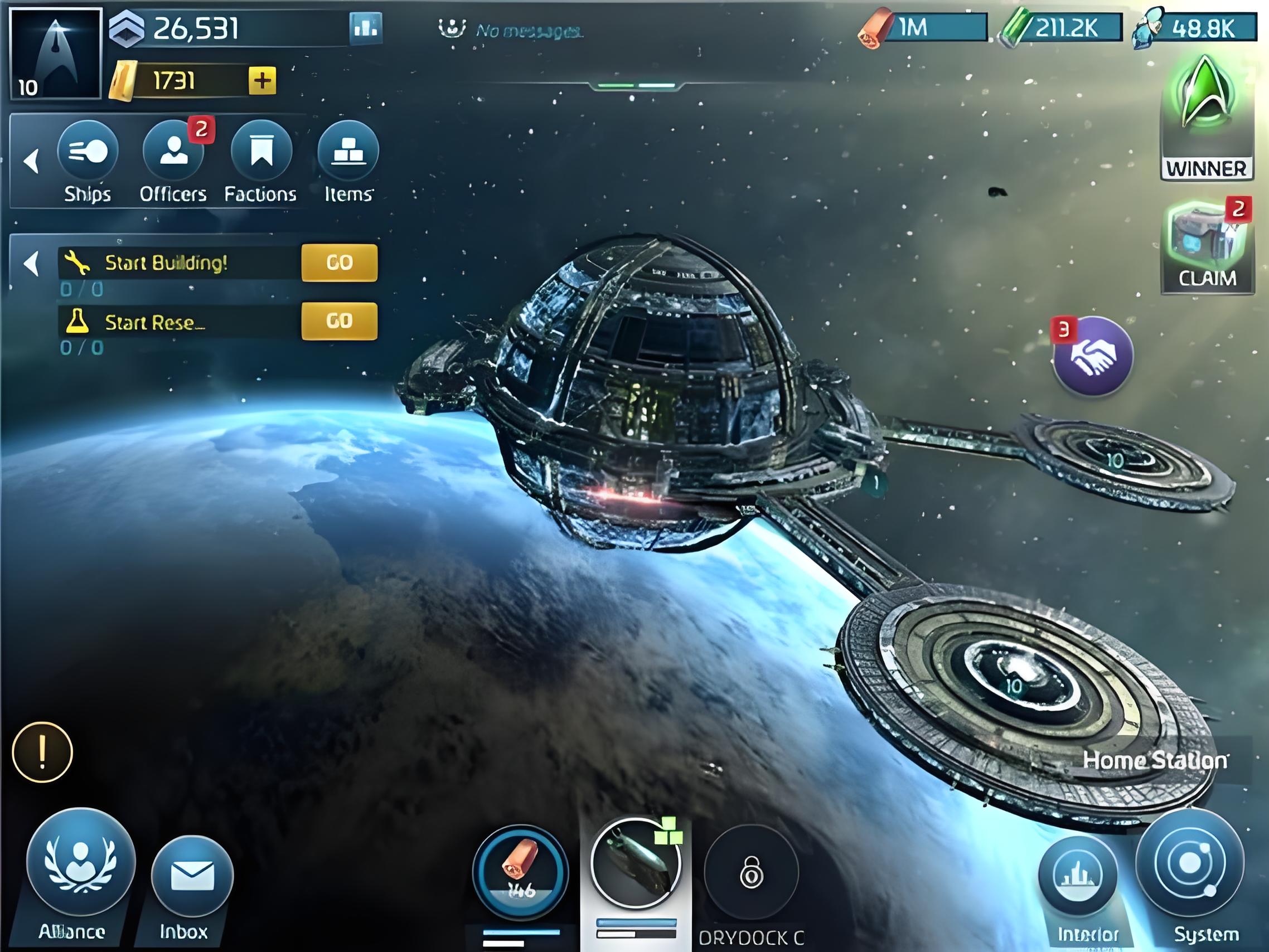Click GO next to Start Building
The width and height of the screenshot is (1269, 952).
pos(339,263)
